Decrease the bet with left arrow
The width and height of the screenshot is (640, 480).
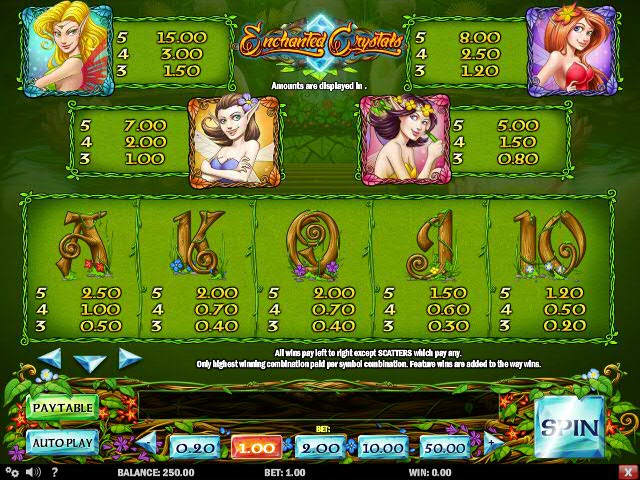coord(148,442)
